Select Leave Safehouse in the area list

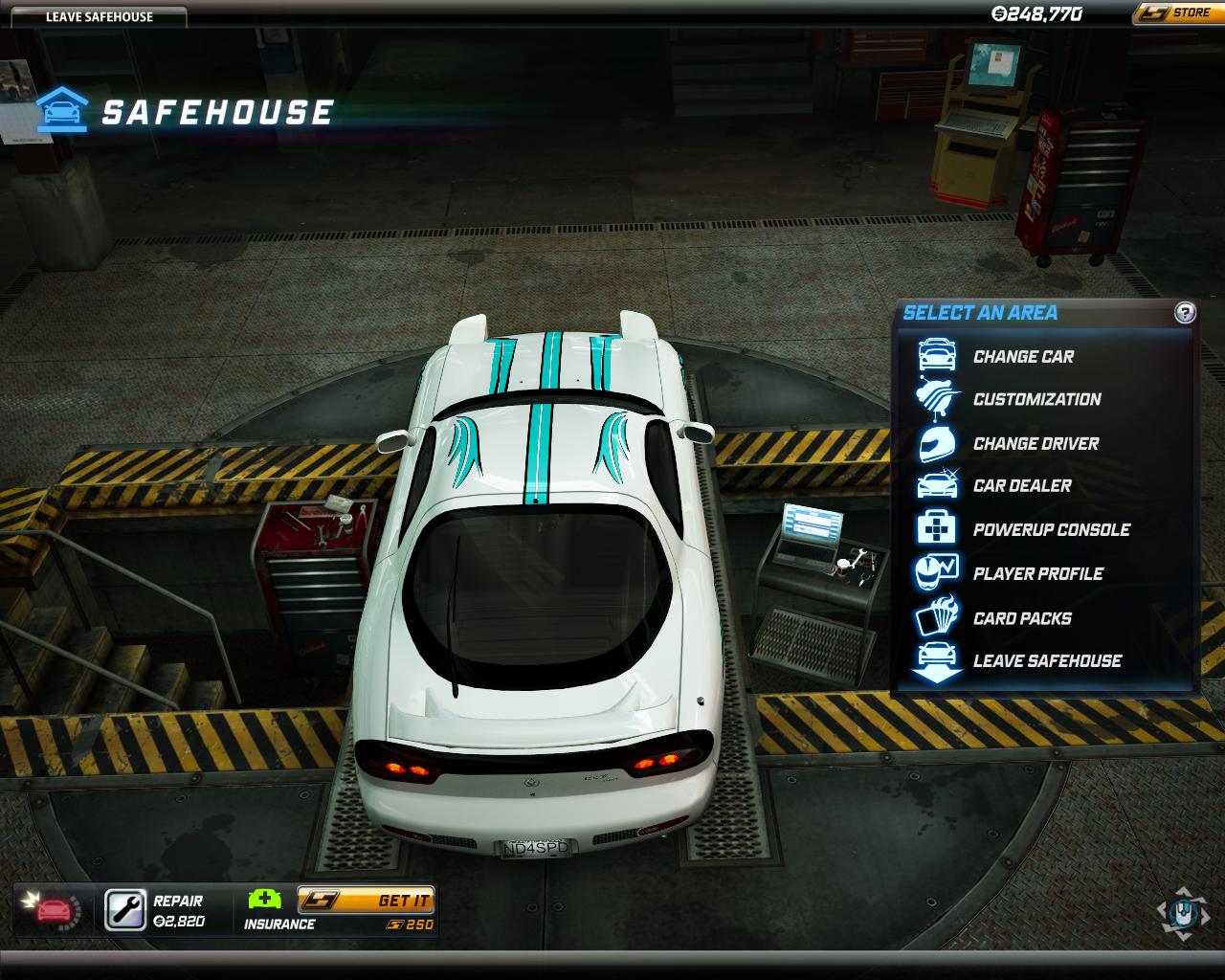point(1046,661)
